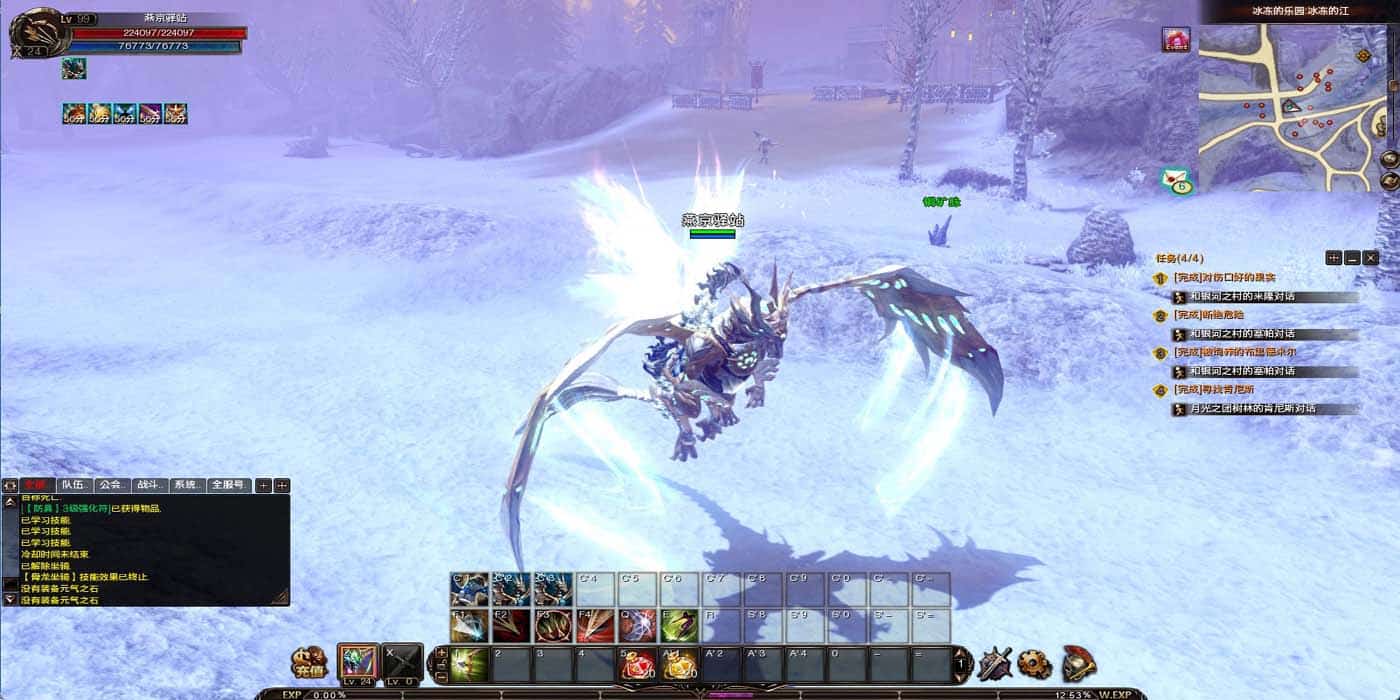
Task: Activate the green E slot skill
Action: coord(680,626)
